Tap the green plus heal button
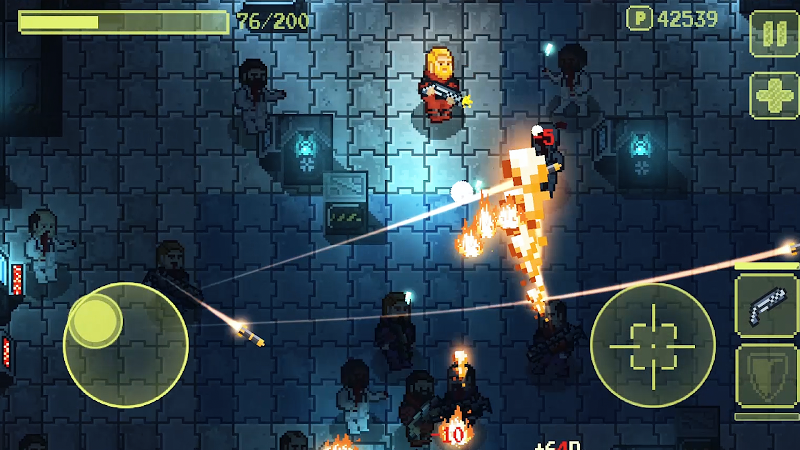Viewport: 800px width, 450px height. click(x=774, y=96)
